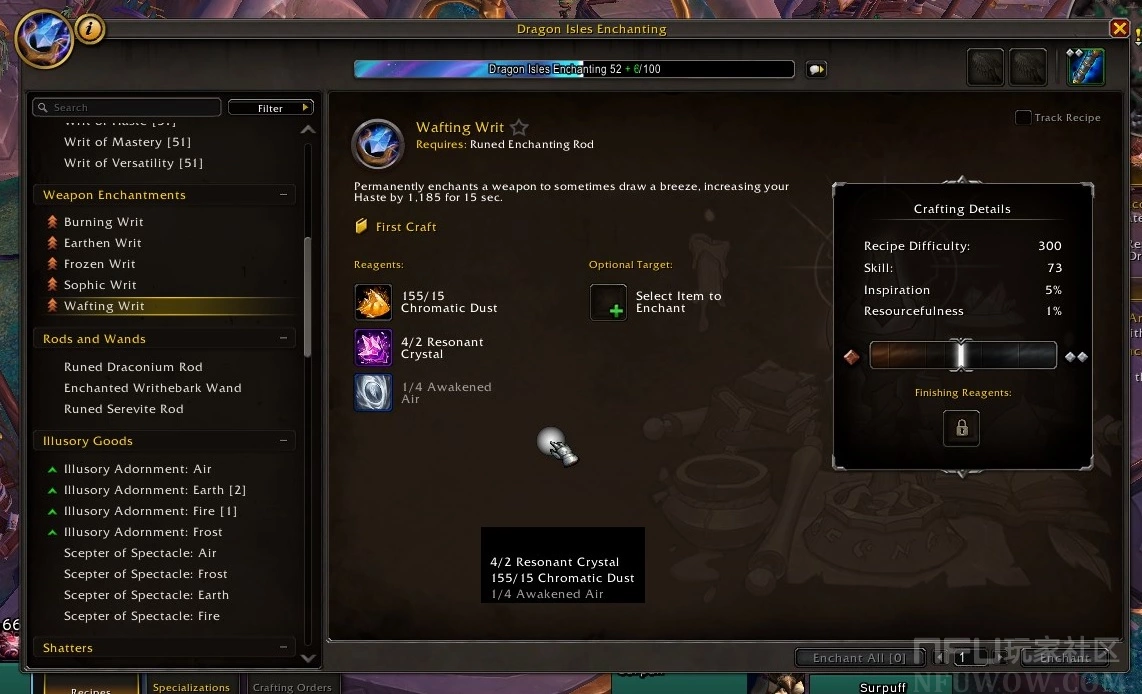Select the Burning Writ recipe
The image size is (1142, 694).
click(x=104, y=222)
